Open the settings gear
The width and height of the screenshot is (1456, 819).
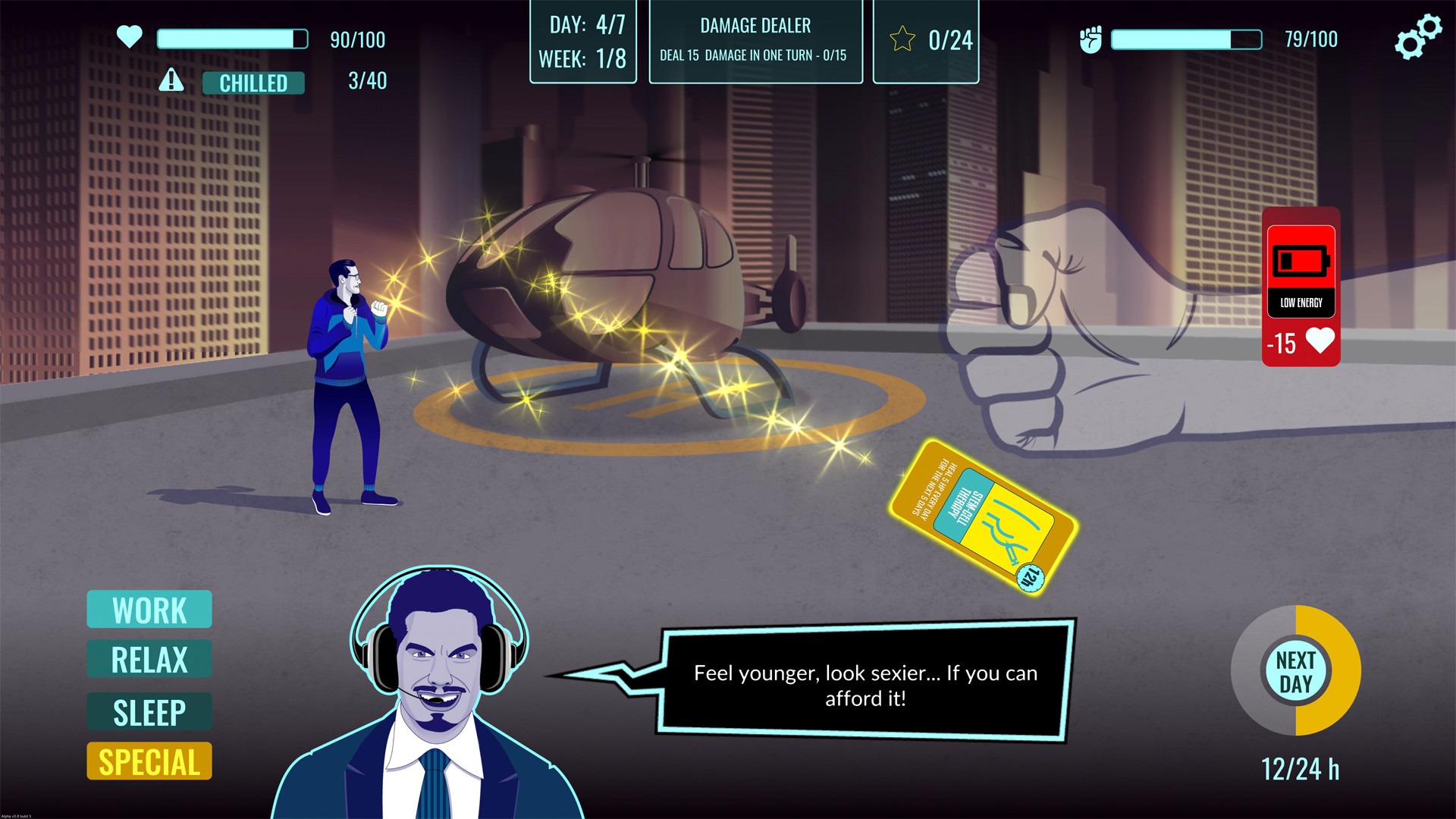coord(1417,34)
